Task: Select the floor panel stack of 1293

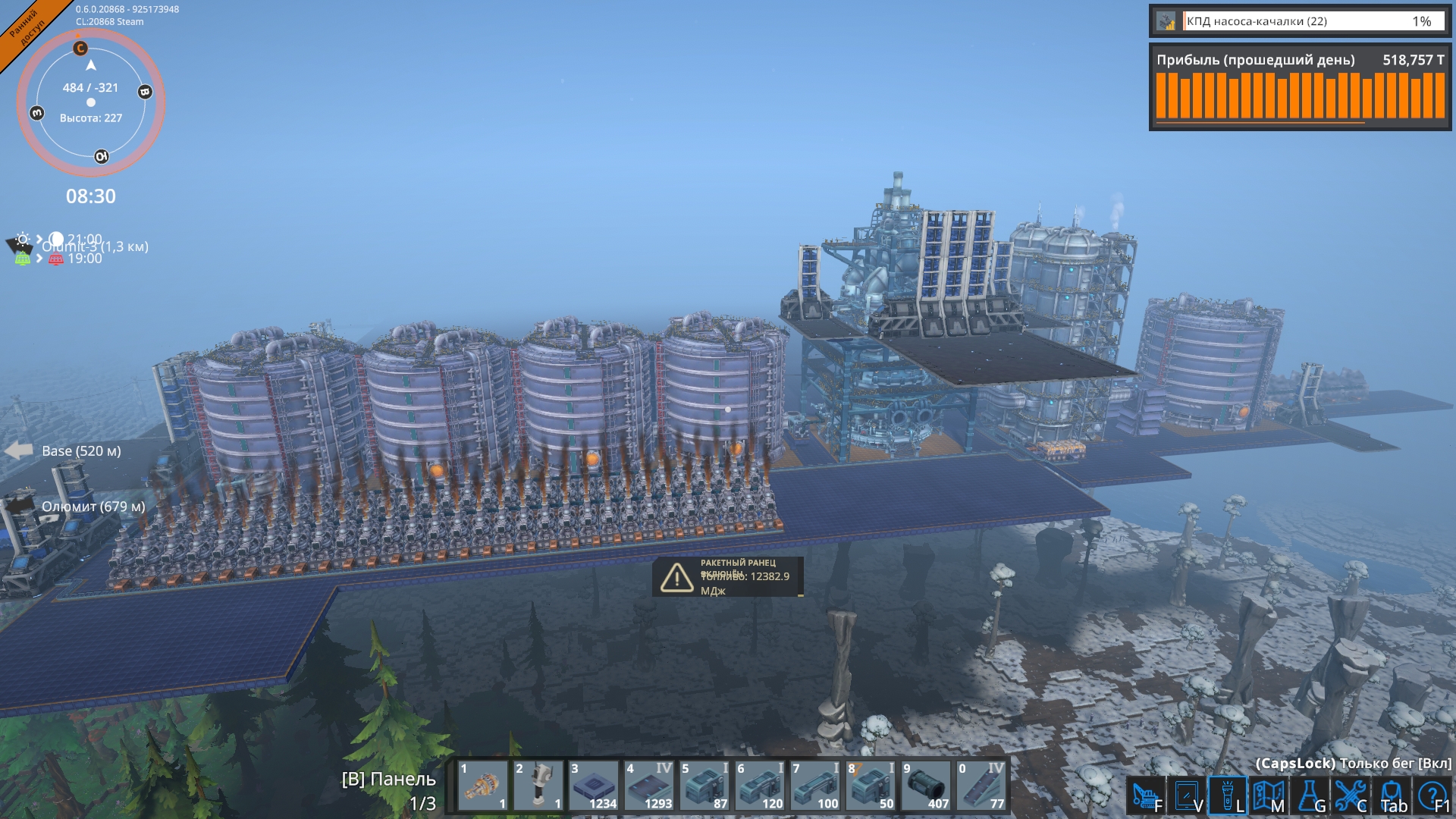Action: tap(649, 786)
